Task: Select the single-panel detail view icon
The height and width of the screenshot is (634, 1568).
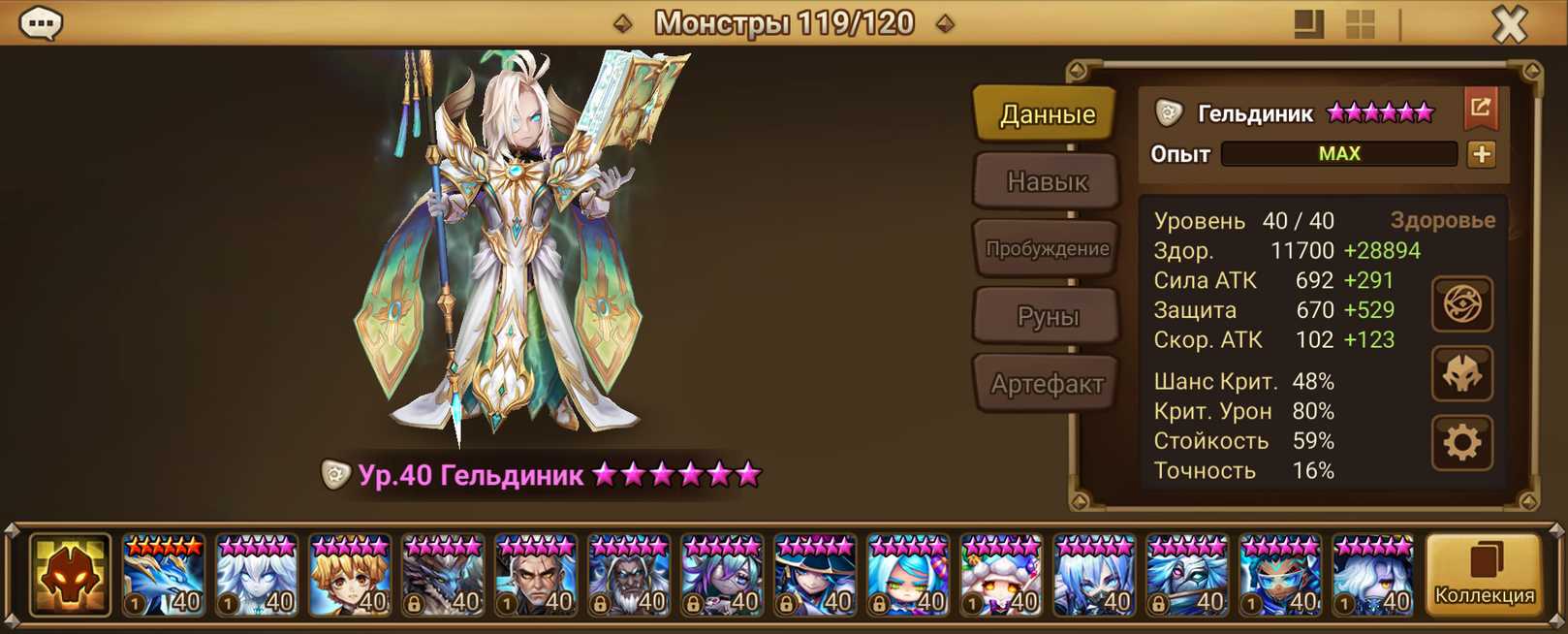Action: pos(1308,24)
